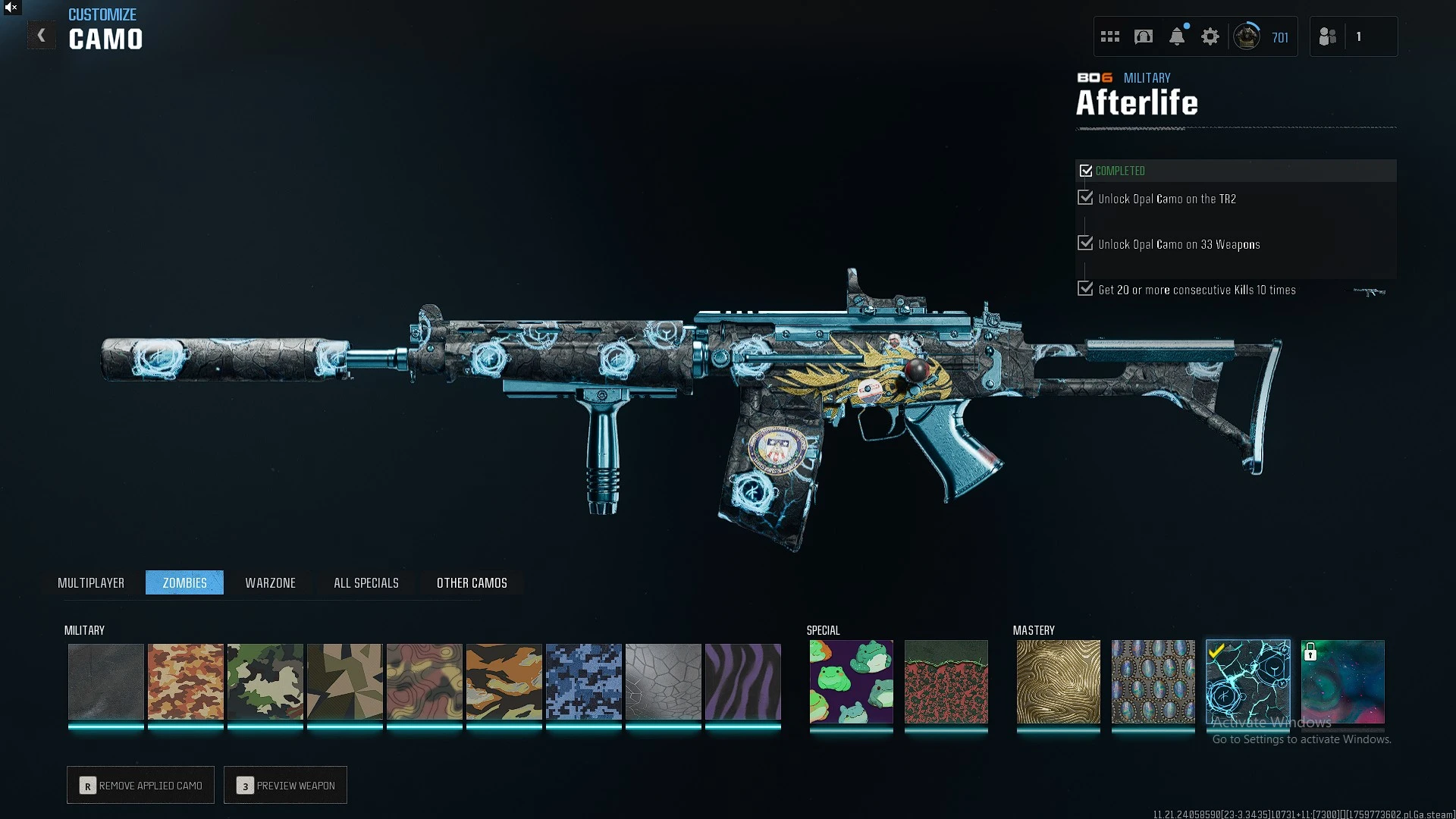Select the Afterlife blue cracked camo
Image resolution: width=1456 pixels, height=819 pixels.
(x=1247, y=681)
